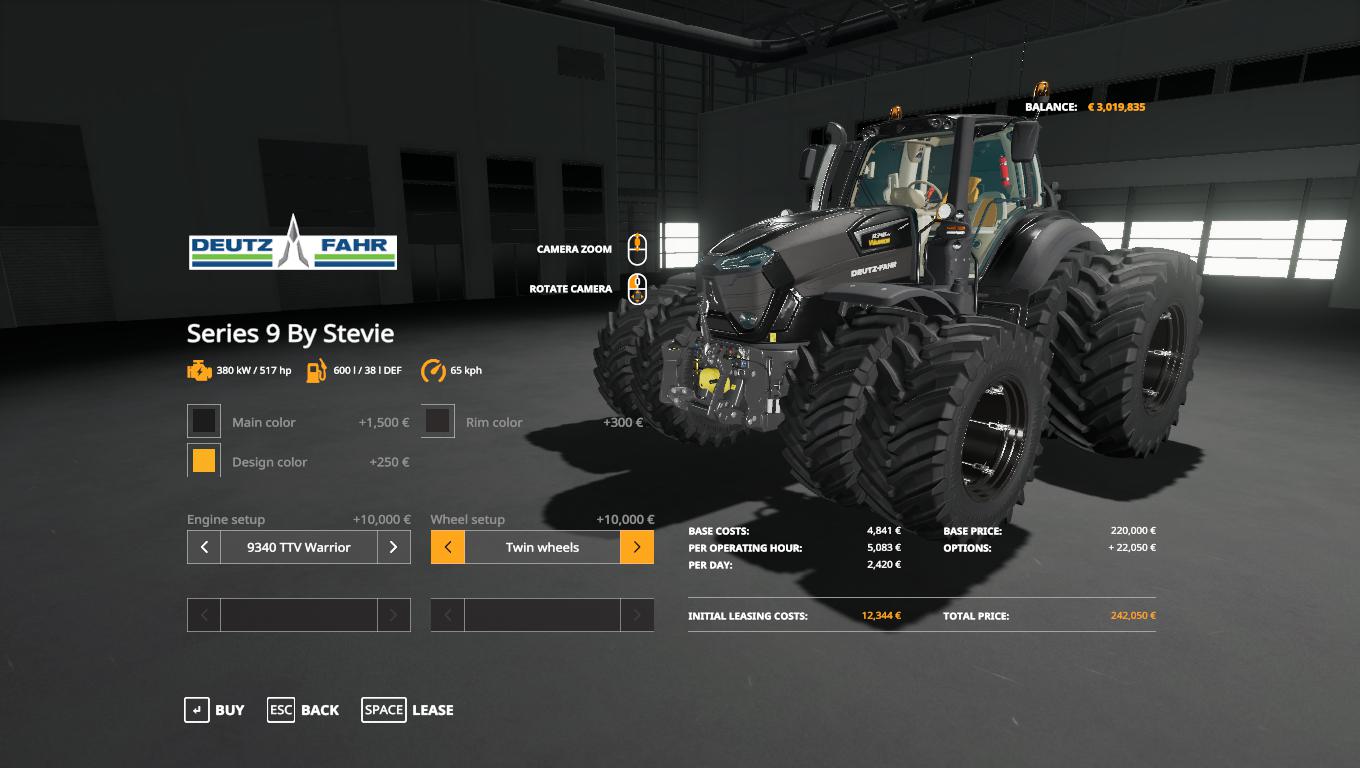Cycle to next Wheel setup option
The height and width of the screenshot is (768, 1360).
click(637, 547)
